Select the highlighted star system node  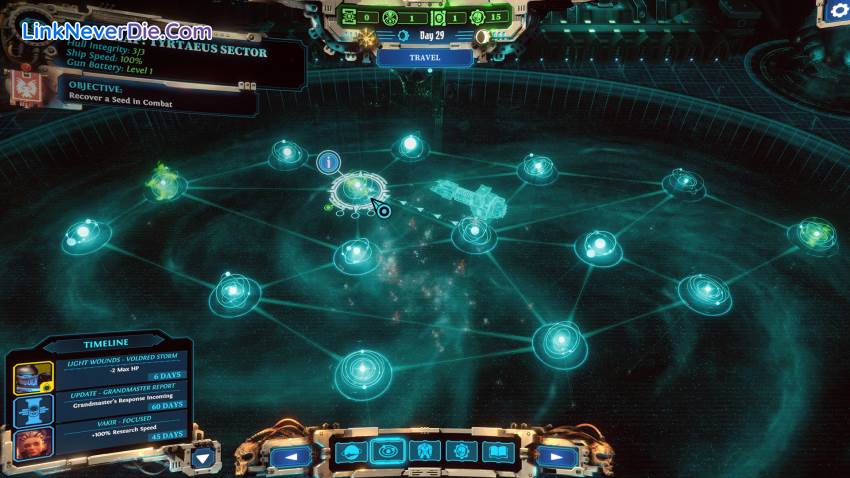[356, 188]
